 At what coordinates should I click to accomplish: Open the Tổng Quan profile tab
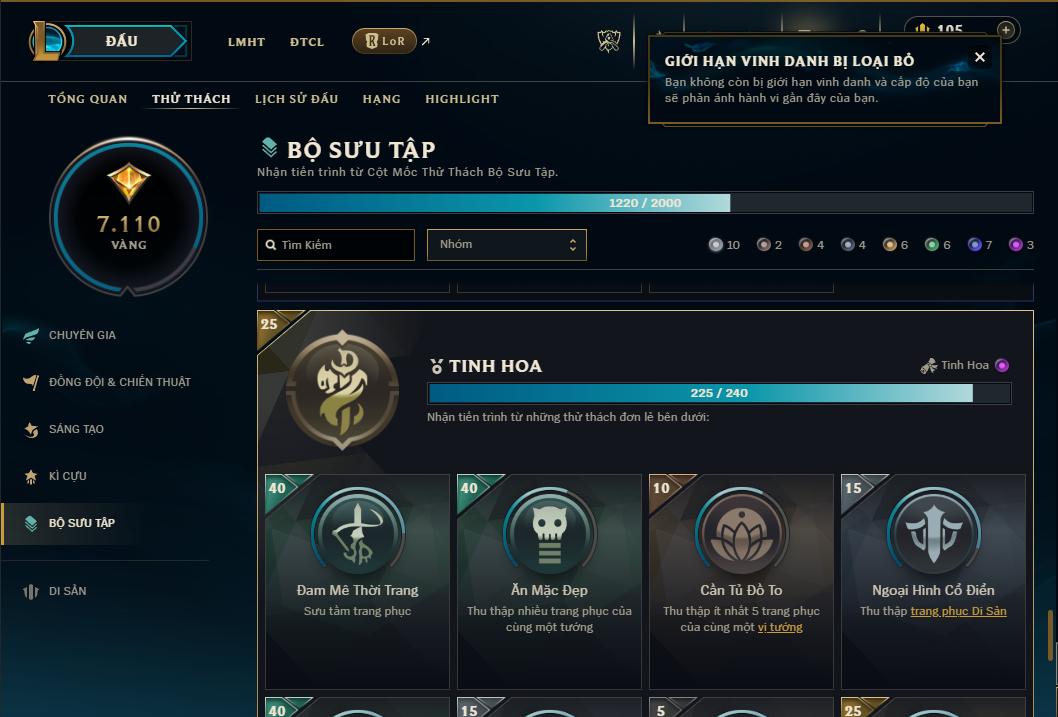click(x=88, y=99)
